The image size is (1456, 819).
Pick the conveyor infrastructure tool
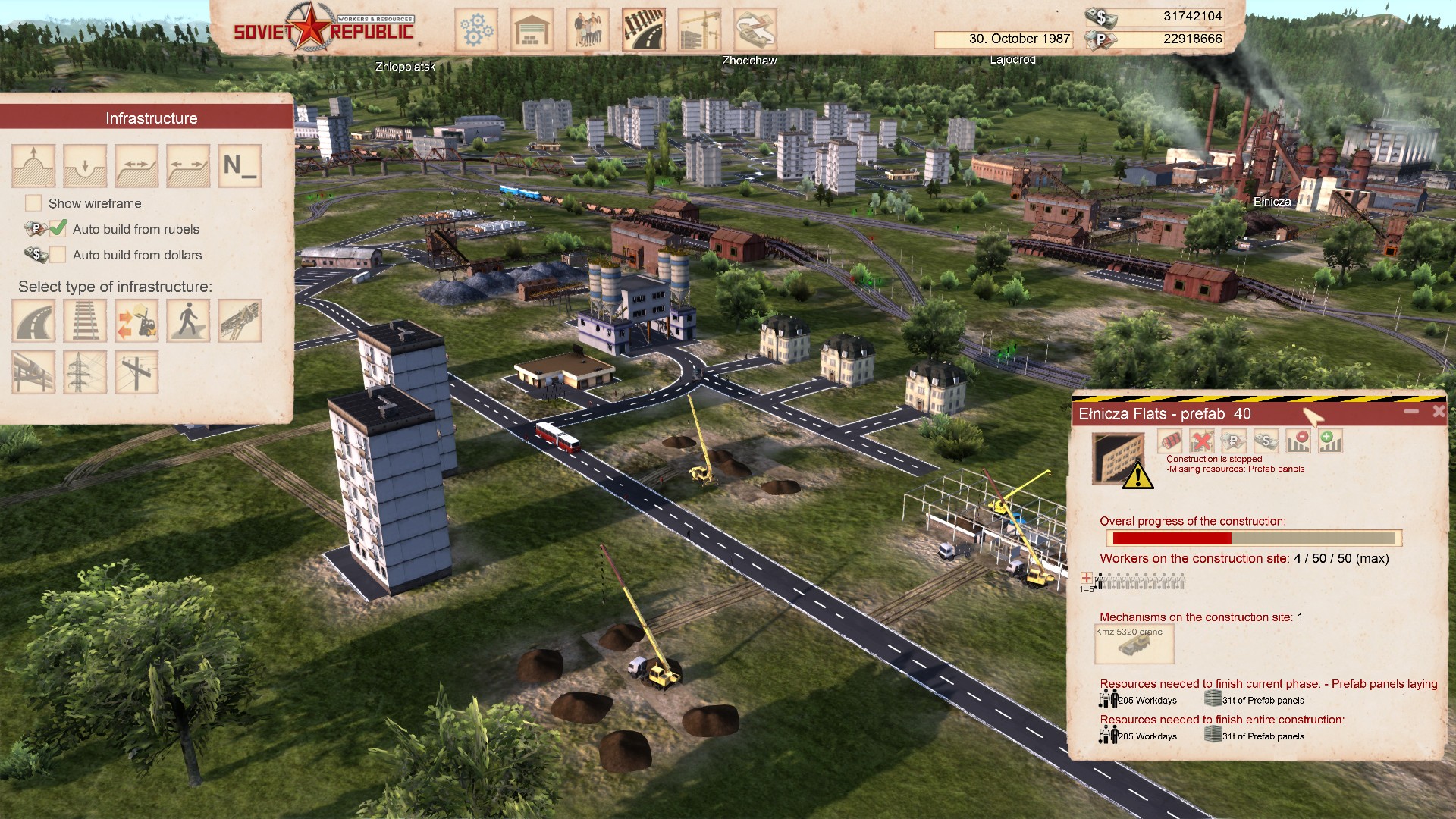239,320
